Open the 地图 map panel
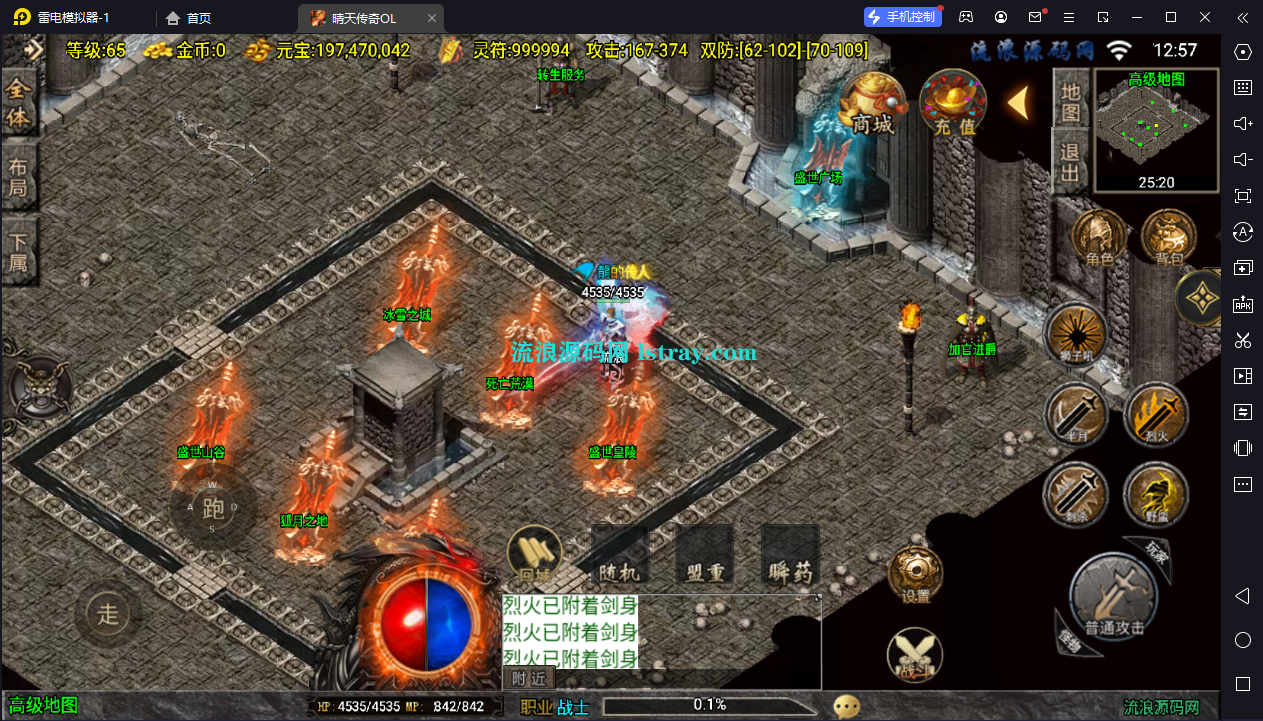 [1071, 101]
